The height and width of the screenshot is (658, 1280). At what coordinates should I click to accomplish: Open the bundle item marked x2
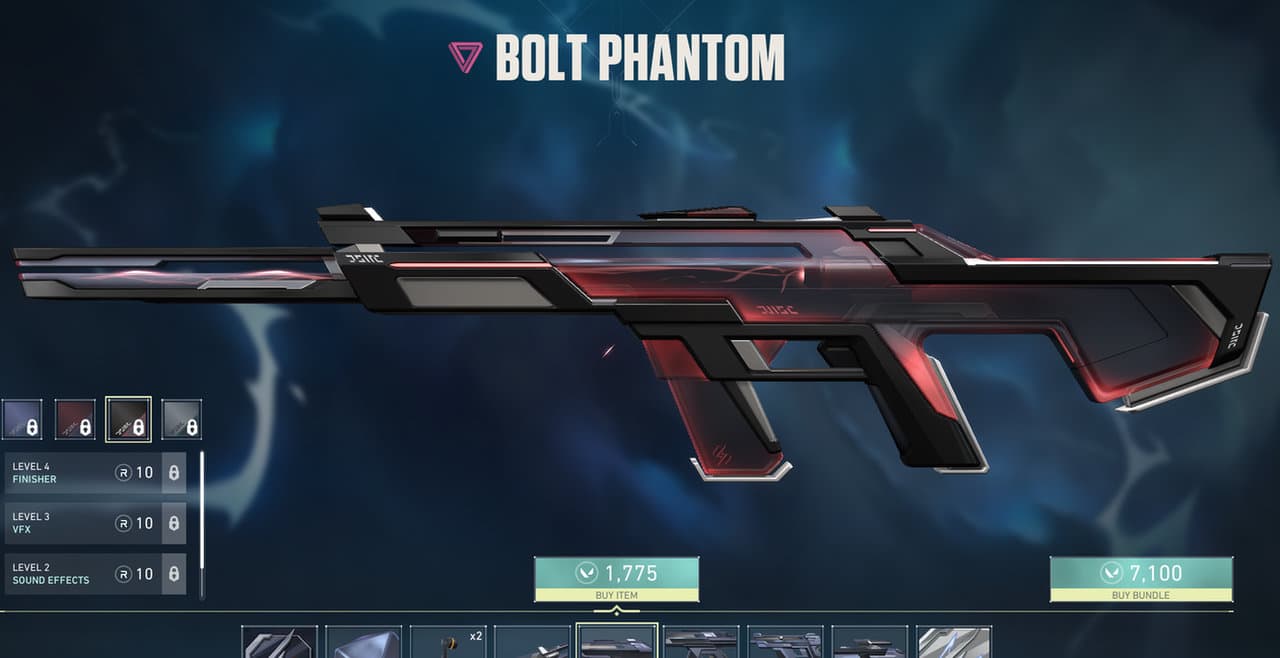448,642
